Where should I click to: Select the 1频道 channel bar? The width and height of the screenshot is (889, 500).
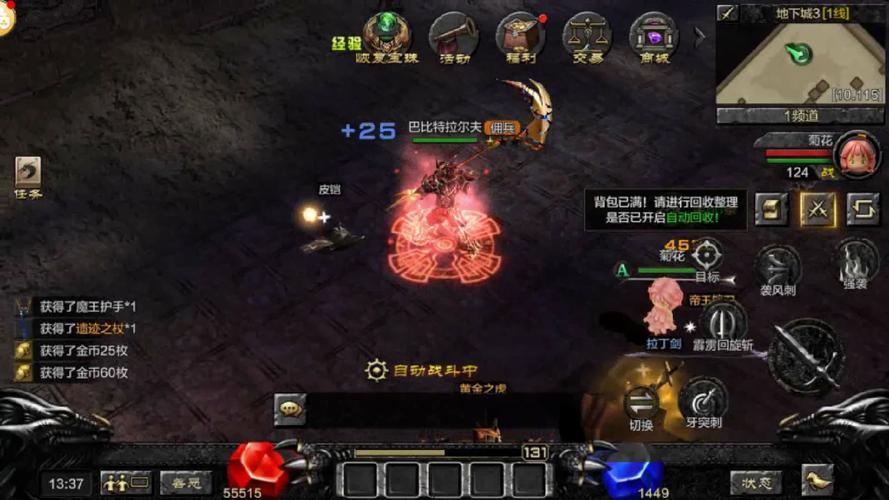pos(799,116)
